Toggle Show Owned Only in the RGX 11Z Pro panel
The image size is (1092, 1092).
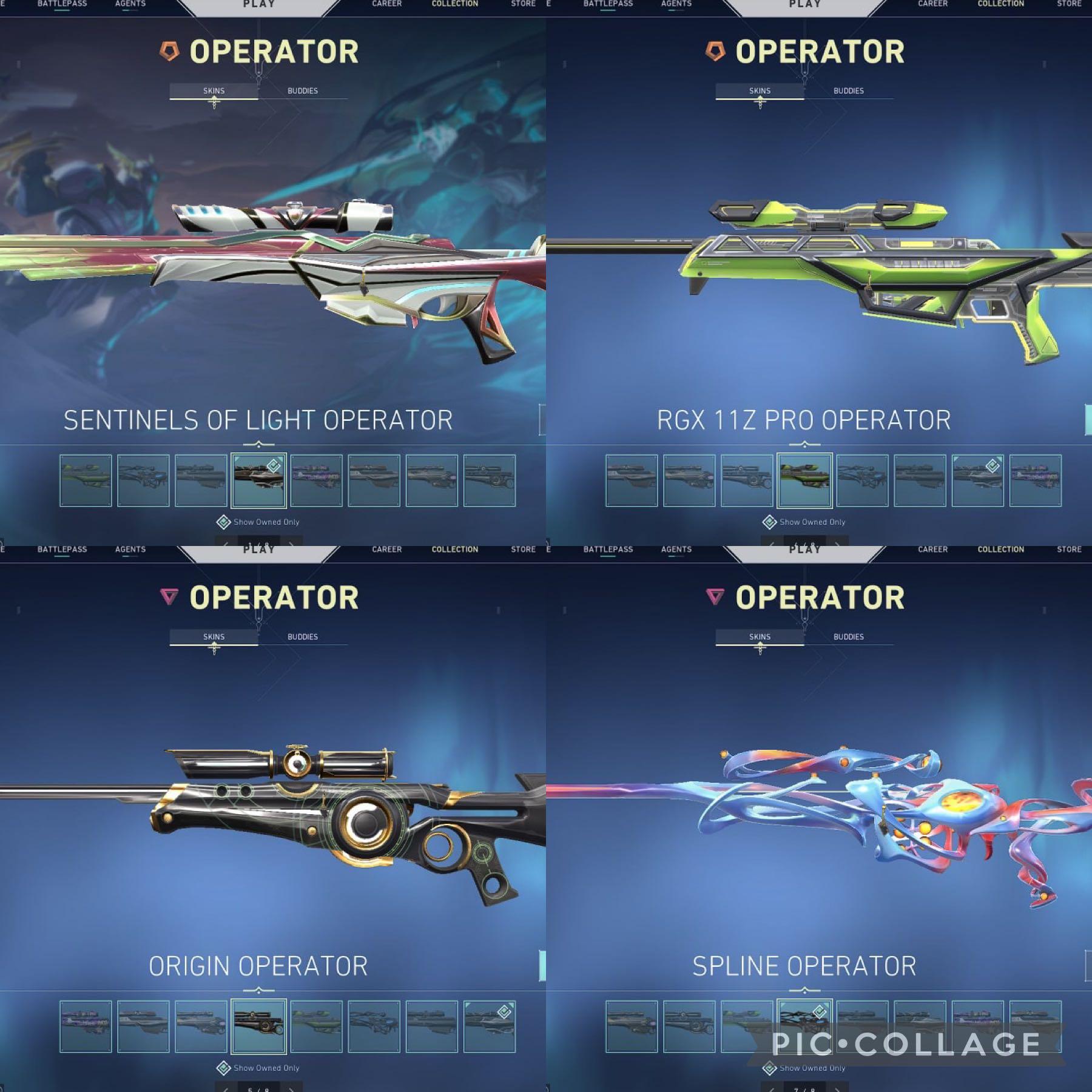point(806,522)
